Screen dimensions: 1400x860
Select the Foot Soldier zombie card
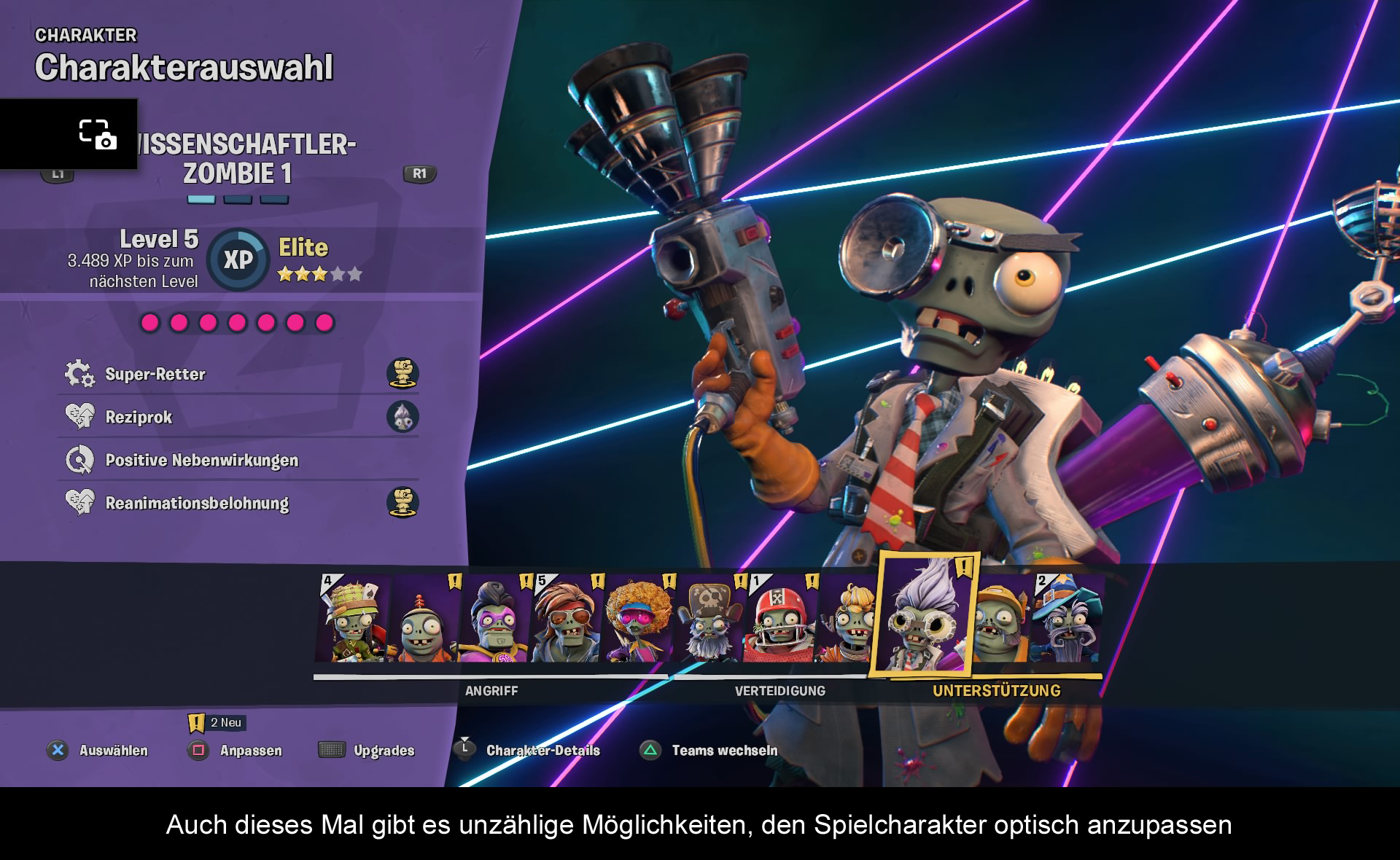[354, 618]
